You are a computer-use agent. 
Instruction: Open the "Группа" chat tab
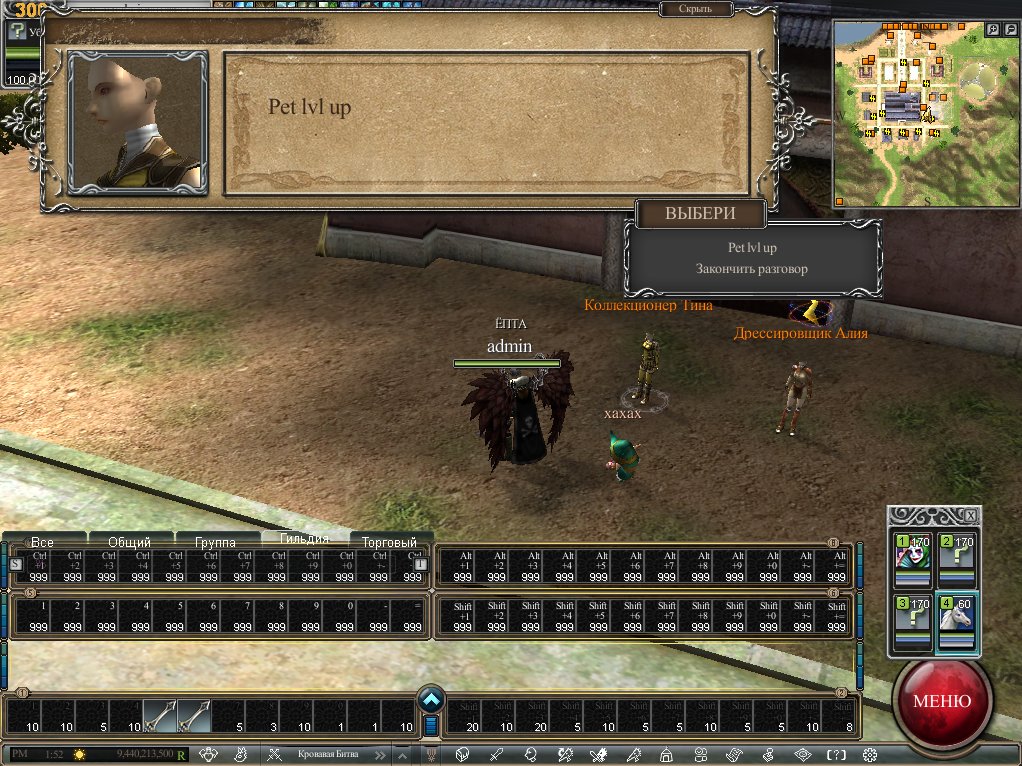click(215, 542)
